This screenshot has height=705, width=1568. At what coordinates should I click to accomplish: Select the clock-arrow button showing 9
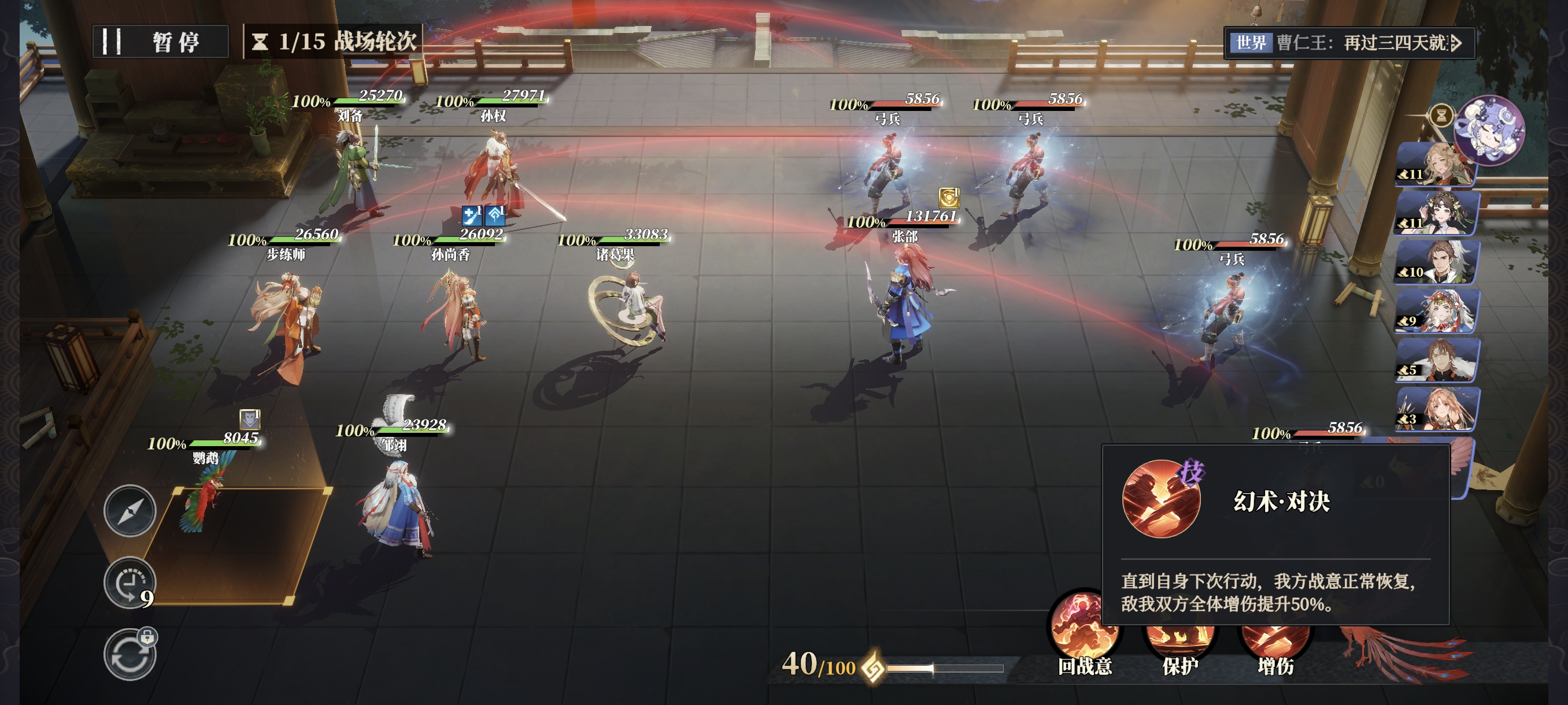point(130,582)
